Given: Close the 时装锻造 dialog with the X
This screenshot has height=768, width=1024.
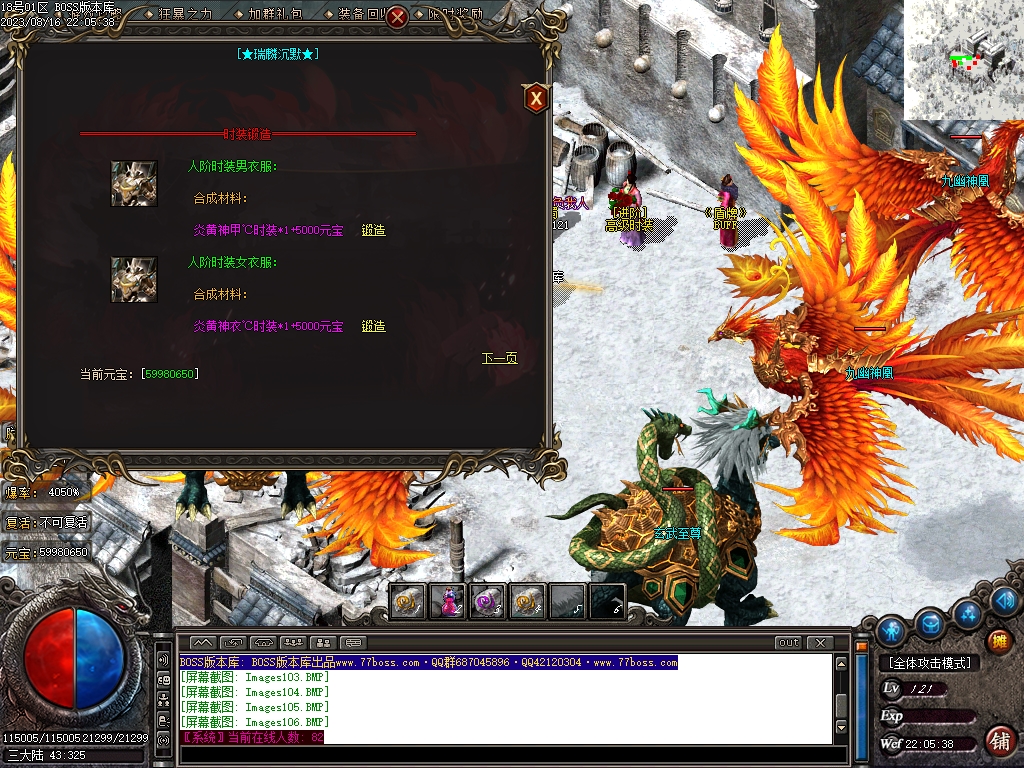Looking at the screenshot, I should coord(536,98).
